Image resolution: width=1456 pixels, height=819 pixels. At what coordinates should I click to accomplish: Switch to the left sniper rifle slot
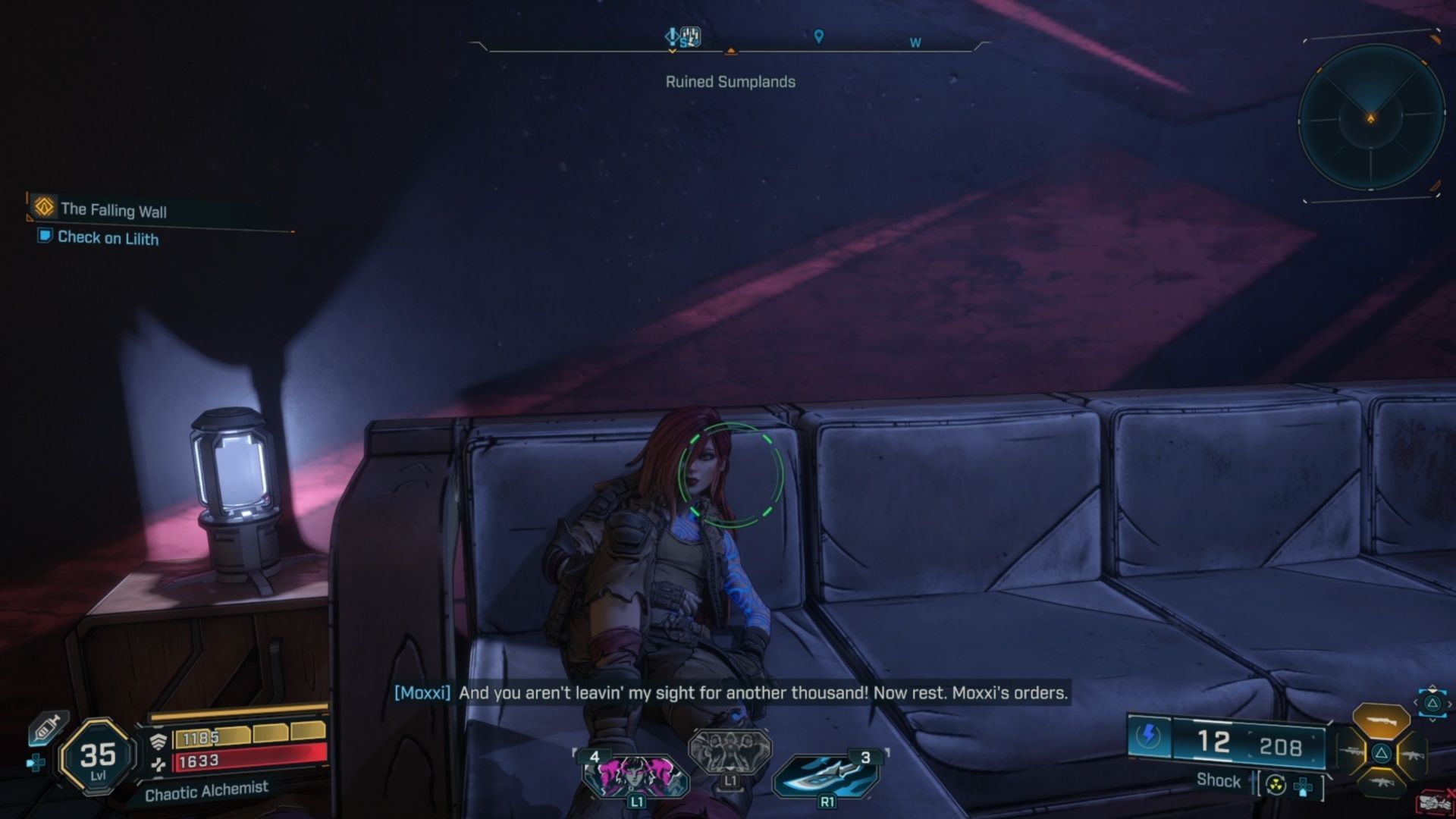point(1353,753)
